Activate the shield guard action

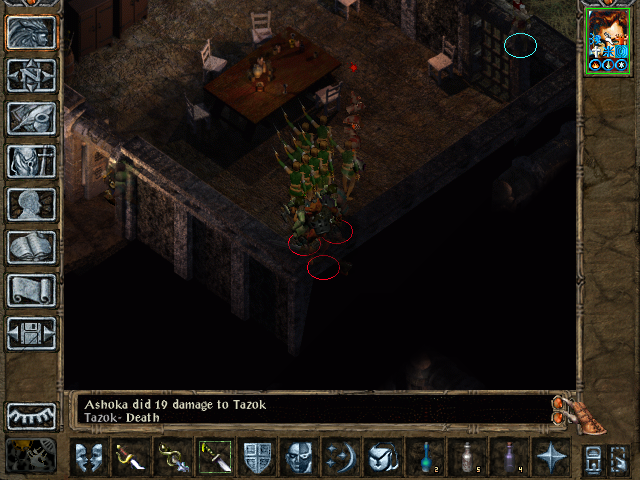tap(257, 457)
